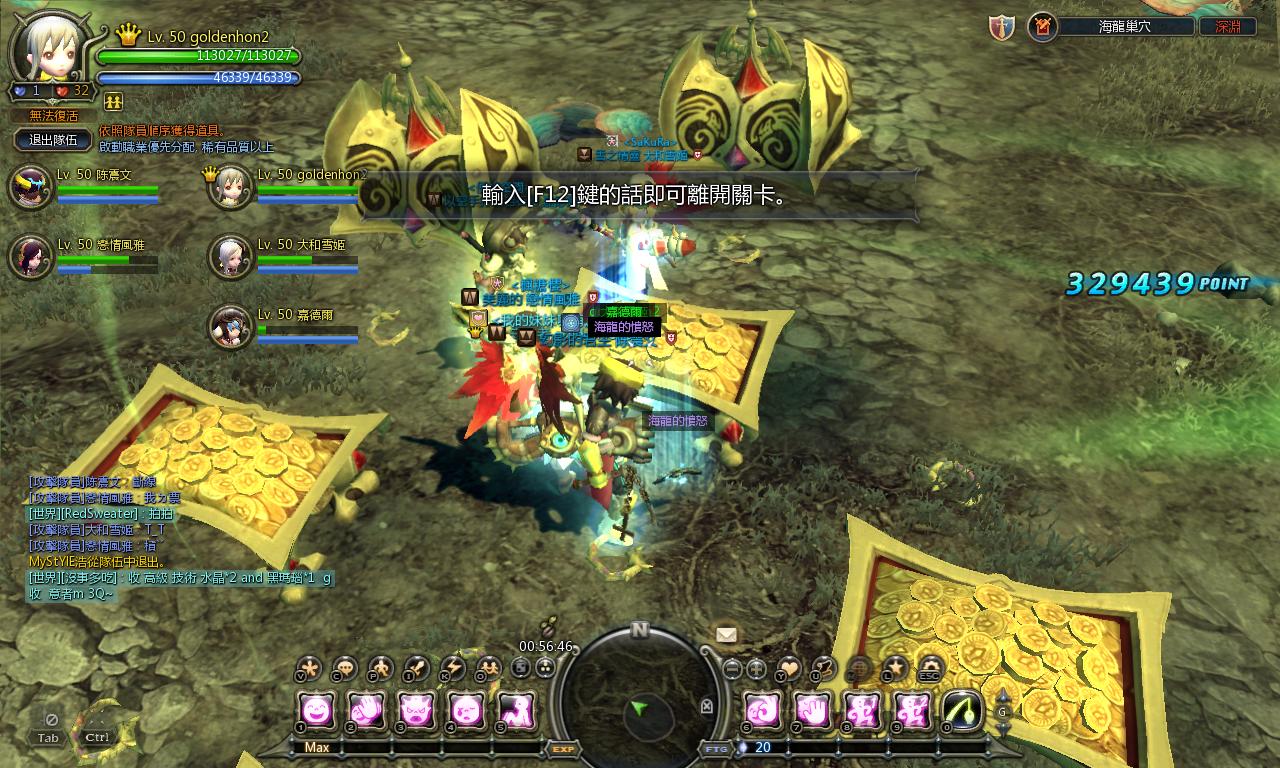Open the mail envelope notification
Screen dimensions: 1280x768
[727, 634]
